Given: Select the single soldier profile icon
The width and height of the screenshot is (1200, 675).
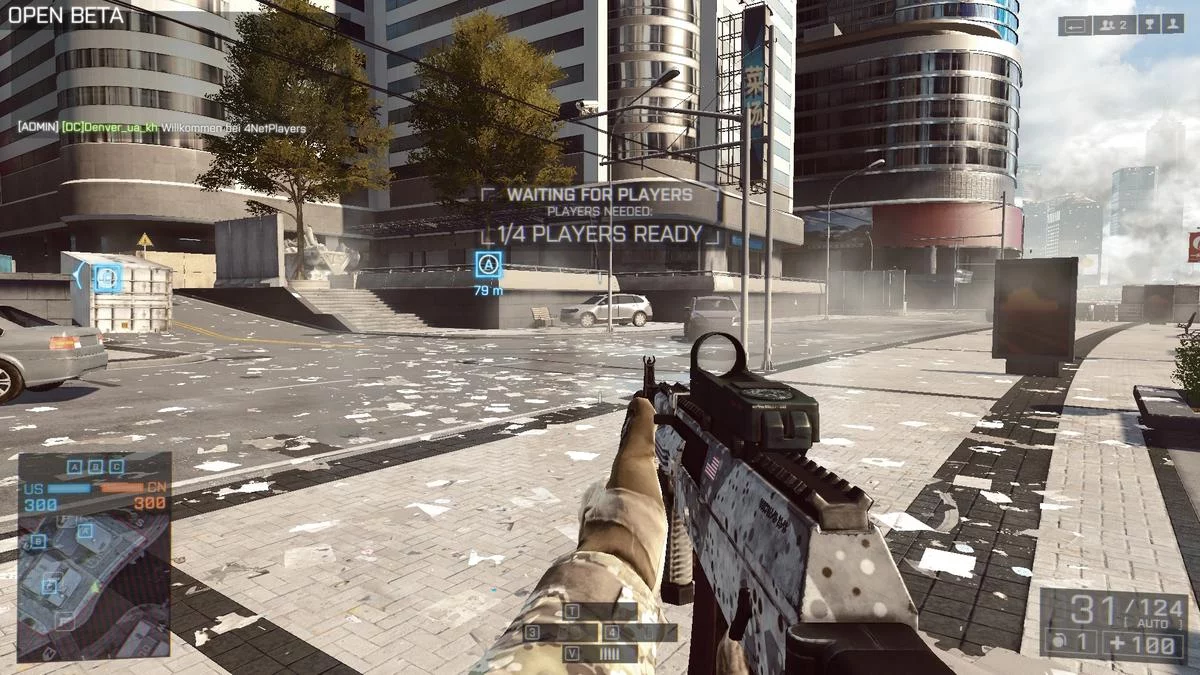Looking at the screenshot, I should tap(1175, 26).
